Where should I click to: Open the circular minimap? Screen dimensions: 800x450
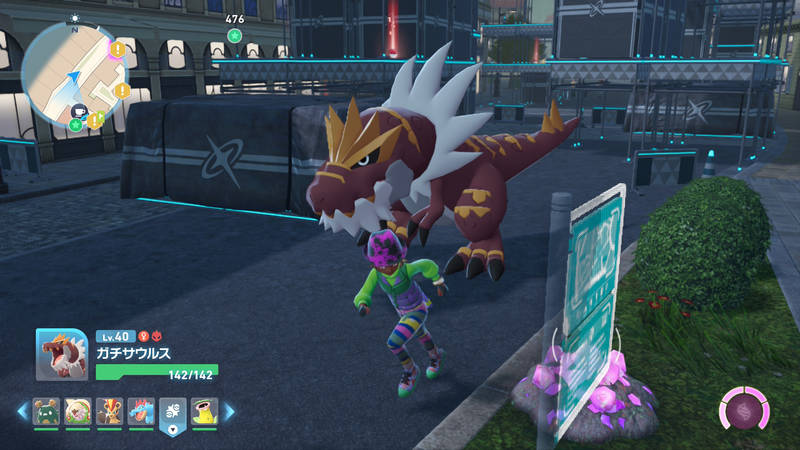[70, 73]
